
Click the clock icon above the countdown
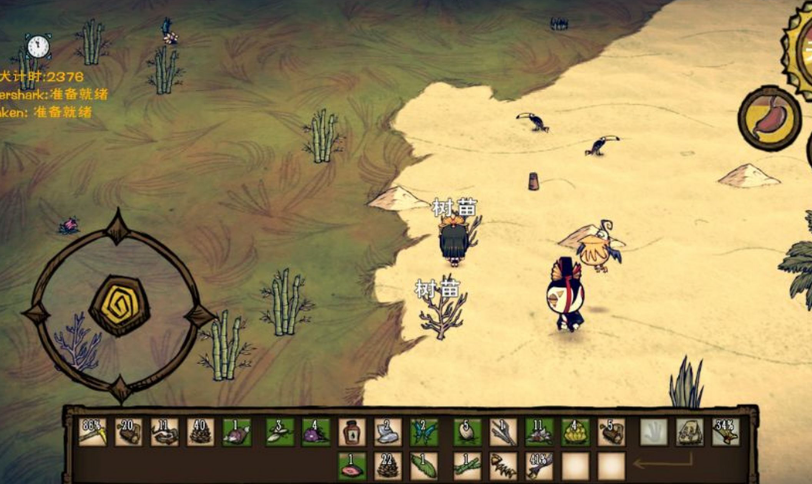38,46
